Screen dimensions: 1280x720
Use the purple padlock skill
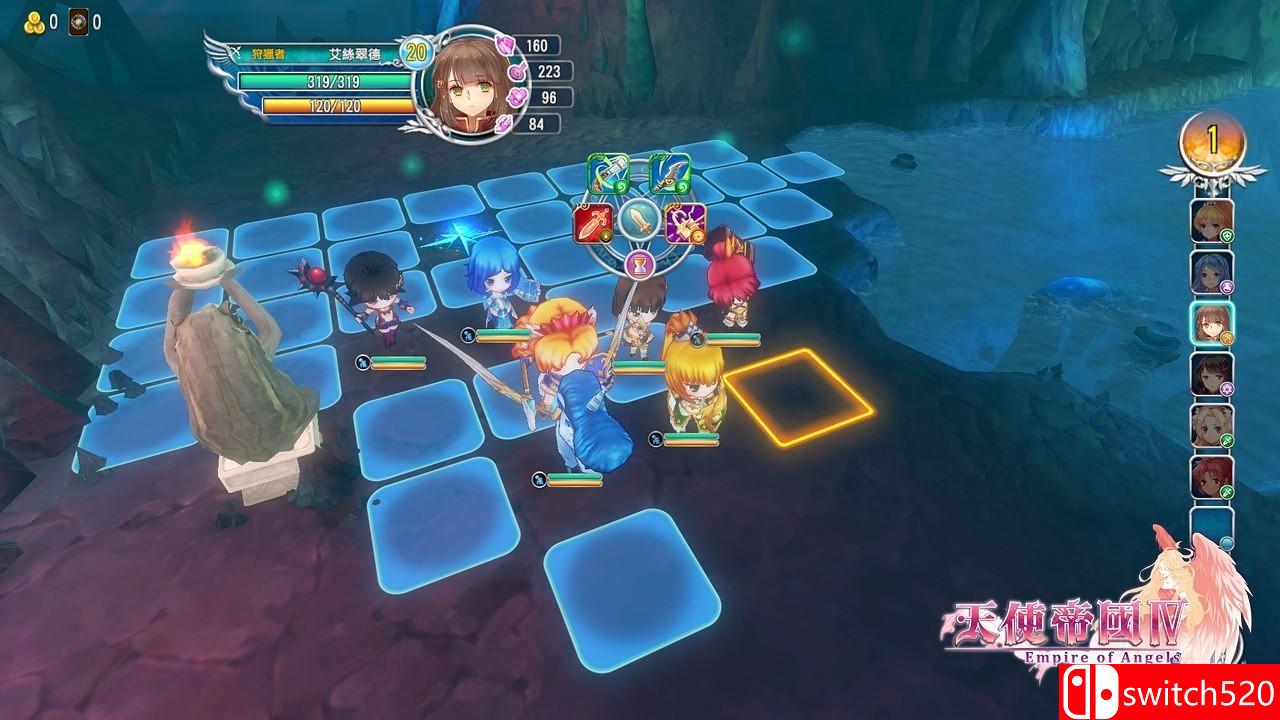tap(686, 222)
